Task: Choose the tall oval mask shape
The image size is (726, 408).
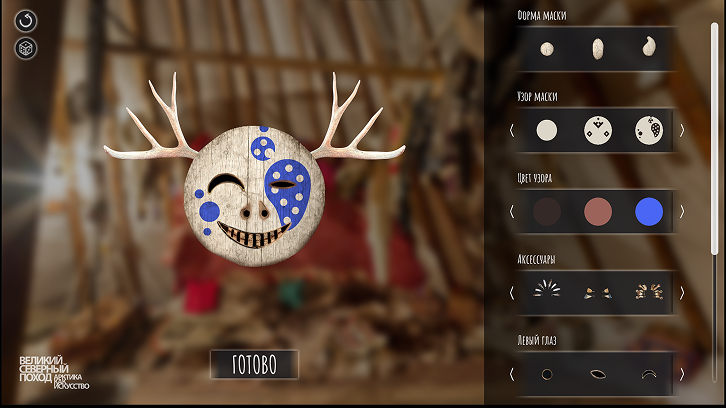Action: [x=597, y=48]
